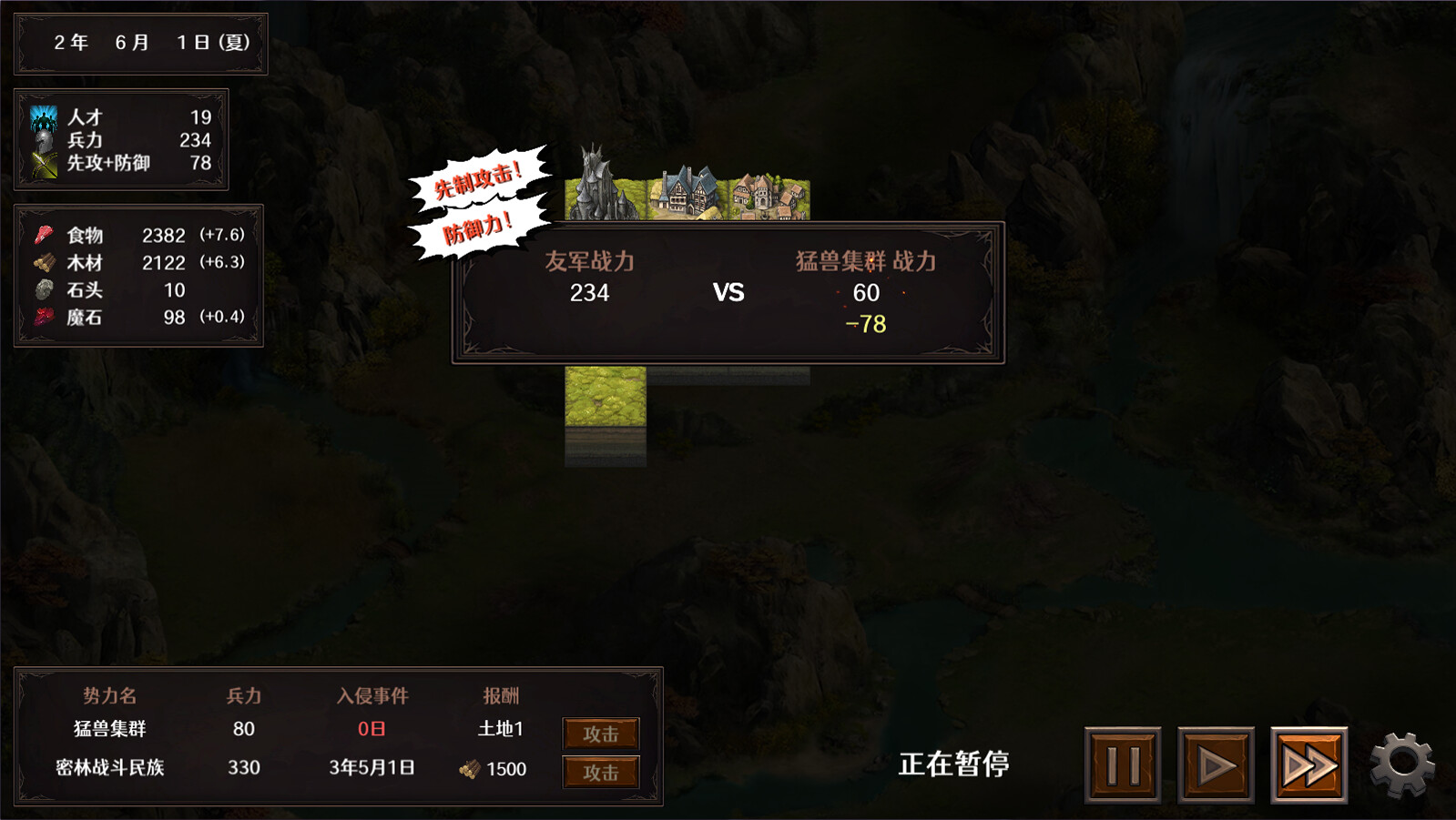Screen dimensions: 1456x820
Task: Click the stone resource icon
Action: tap(43, 290)
